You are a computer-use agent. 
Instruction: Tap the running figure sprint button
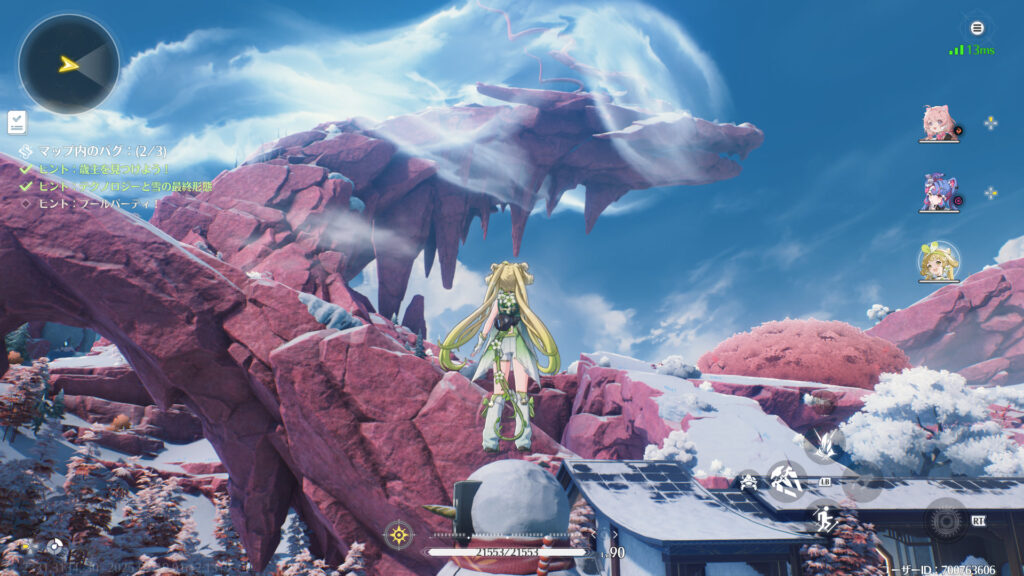(824, 519)
